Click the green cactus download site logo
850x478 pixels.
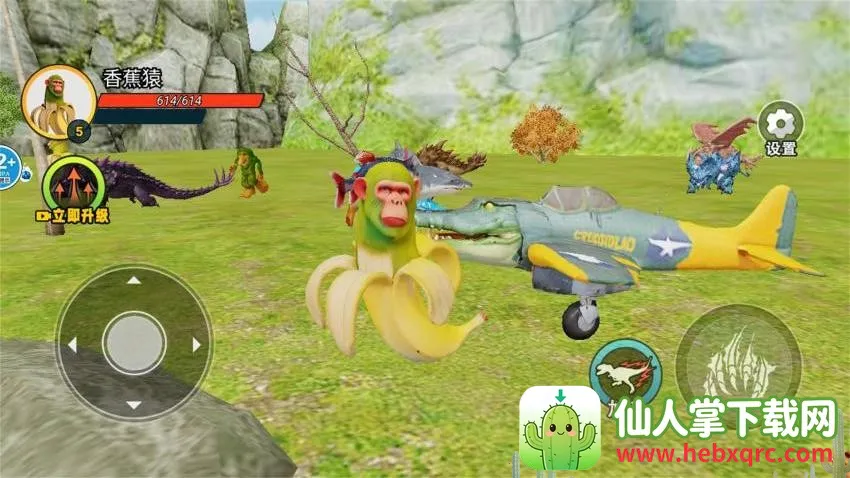[x=560, y=430]
